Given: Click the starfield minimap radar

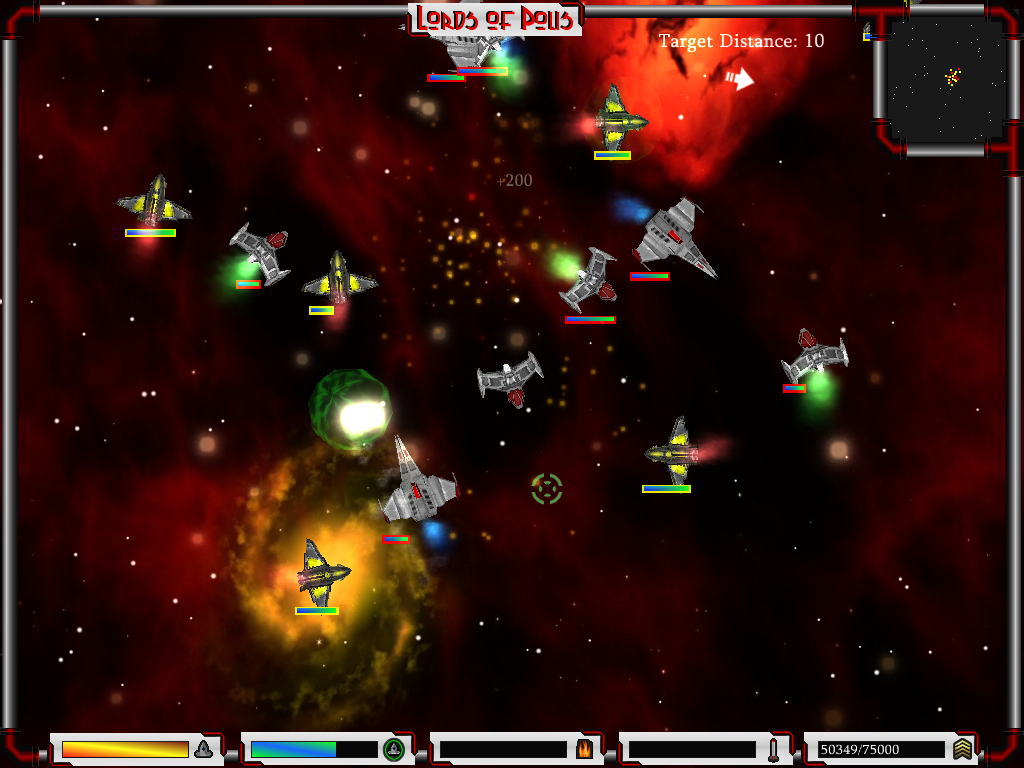Looking at the screenshot, I should pyautogui.click(x=946, y=80).
